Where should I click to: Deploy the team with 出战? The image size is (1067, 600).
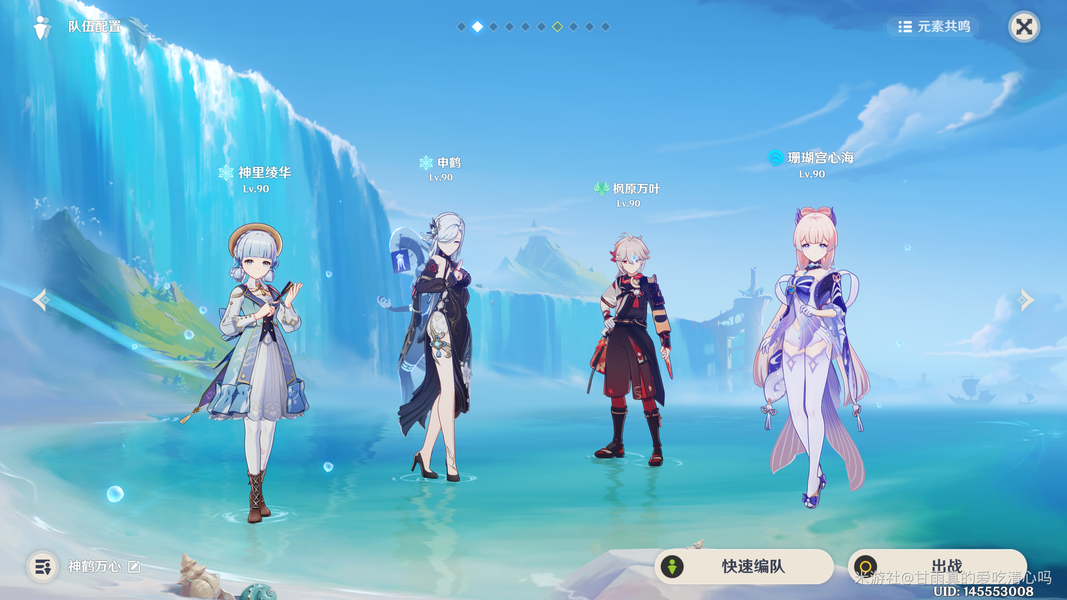[936, 566]
